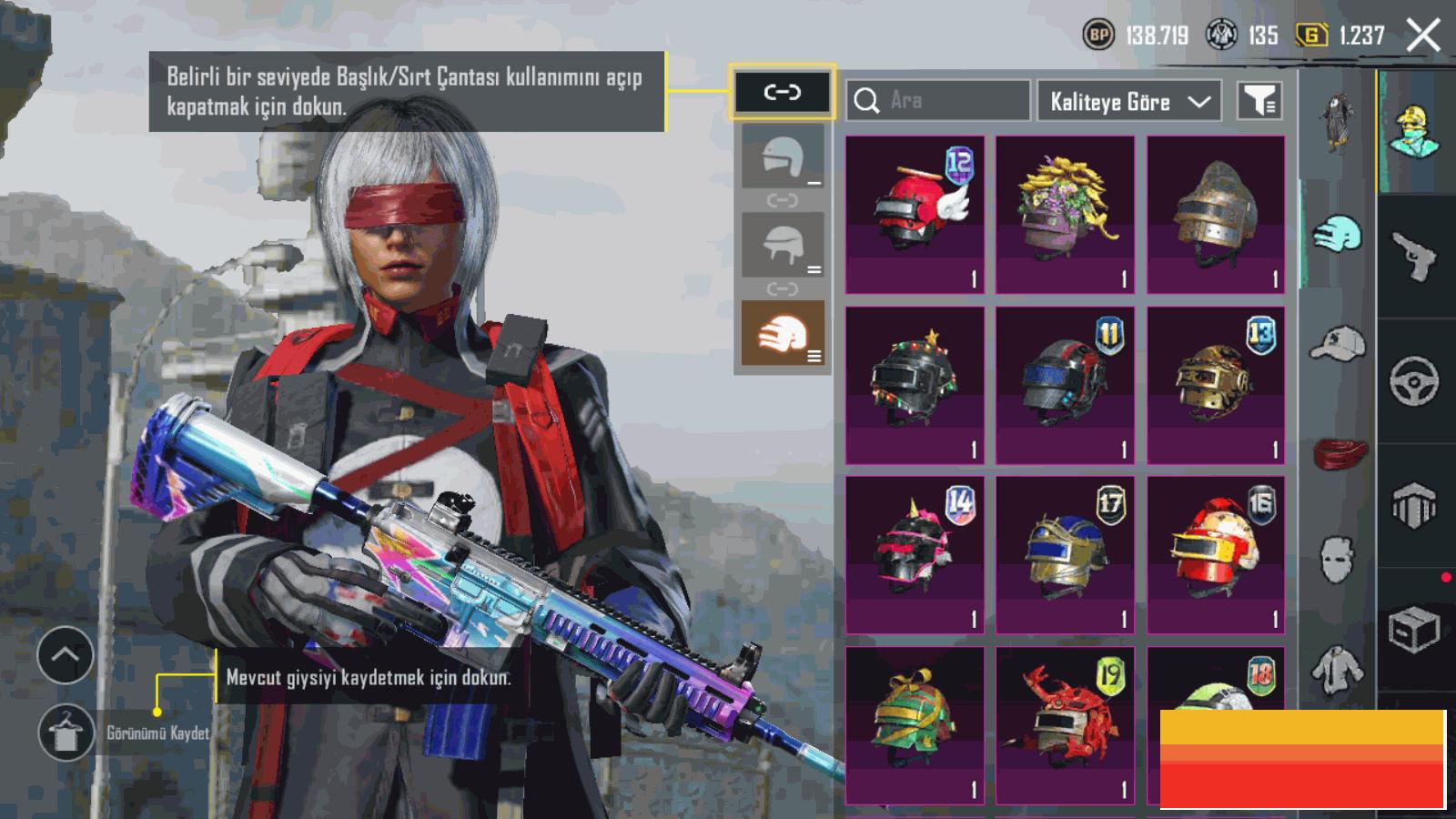Select the golden helmet with badge 13
Image resolution: width=1456 pixels, height=819 pixels.
1216,385
